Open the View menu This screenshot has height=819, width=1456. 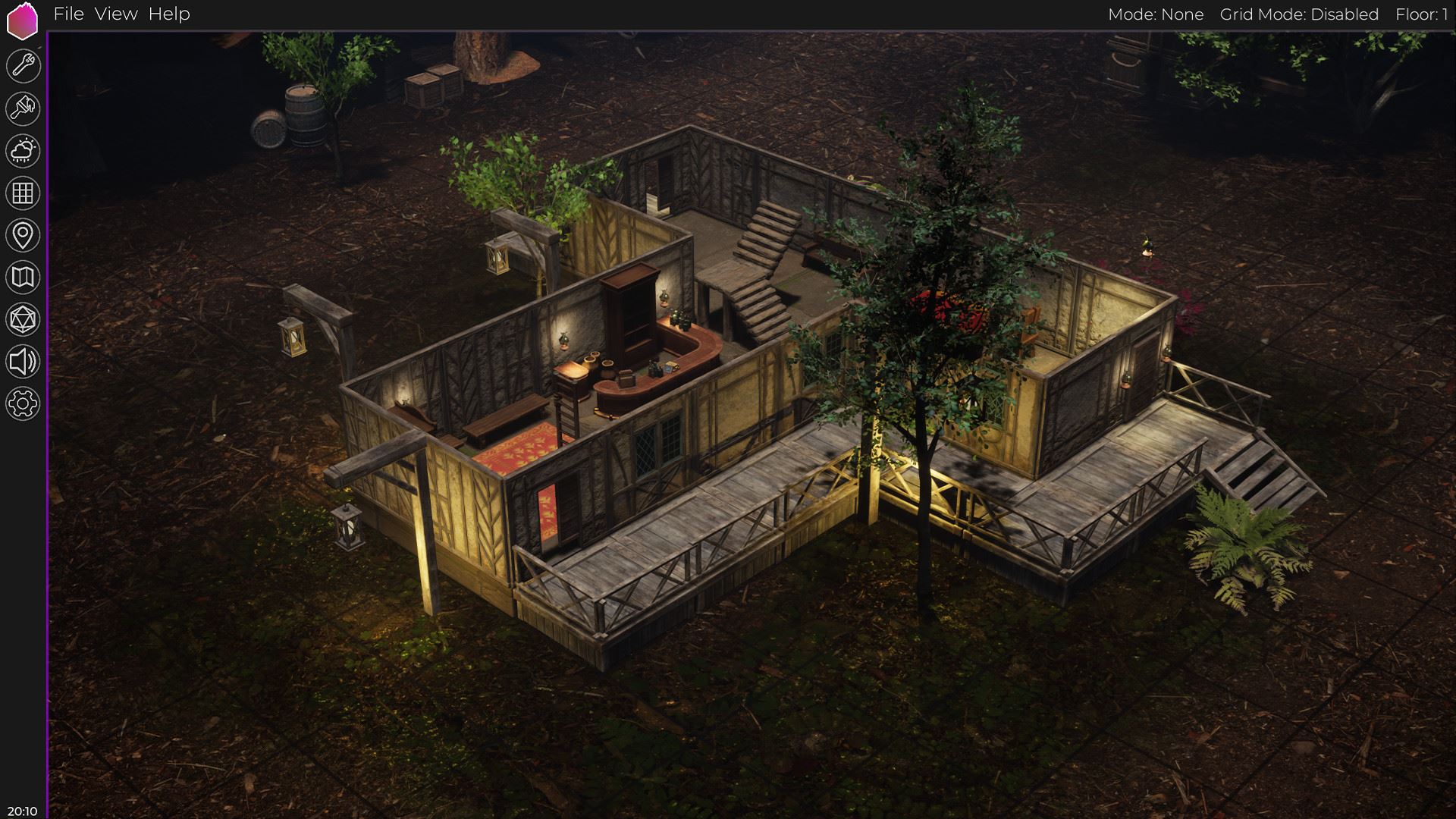[x=116, y=14]
